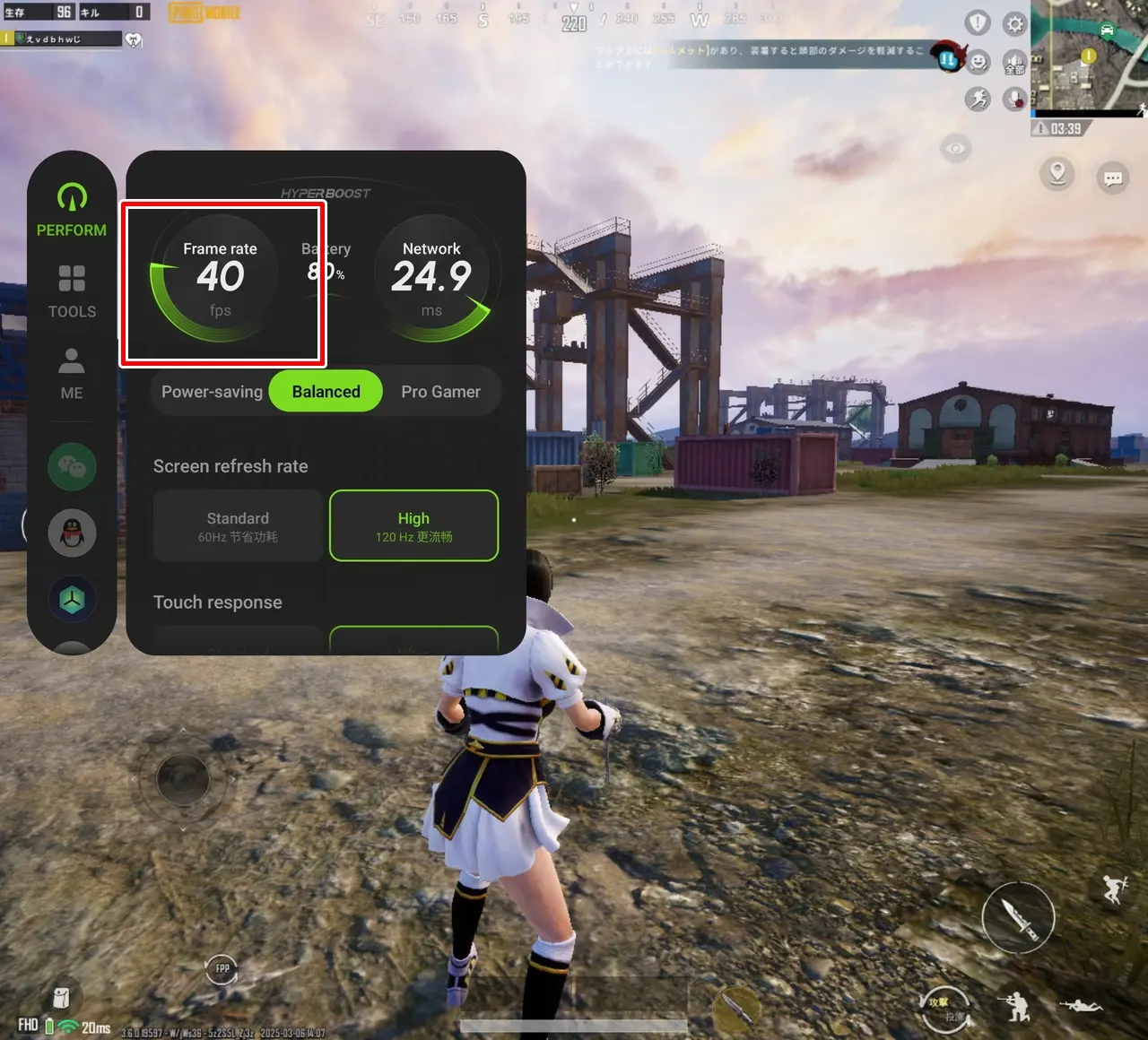Screen dimensions: 1148x1040
Task: Switch to crouch stance
Action: [x=1015, y=1007]
